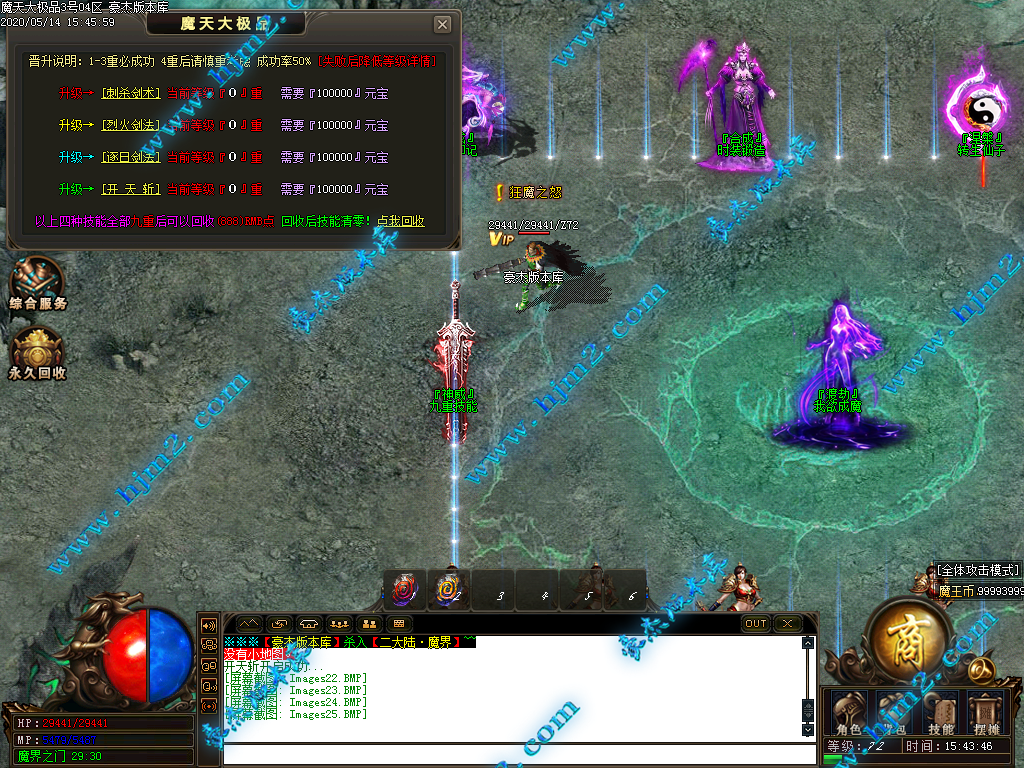The height and width of the screenshot is (768, 1024).
Task: Upgrade the 刺杀剑术 skill
Action: pyautogui.click(x=131, y=94)
